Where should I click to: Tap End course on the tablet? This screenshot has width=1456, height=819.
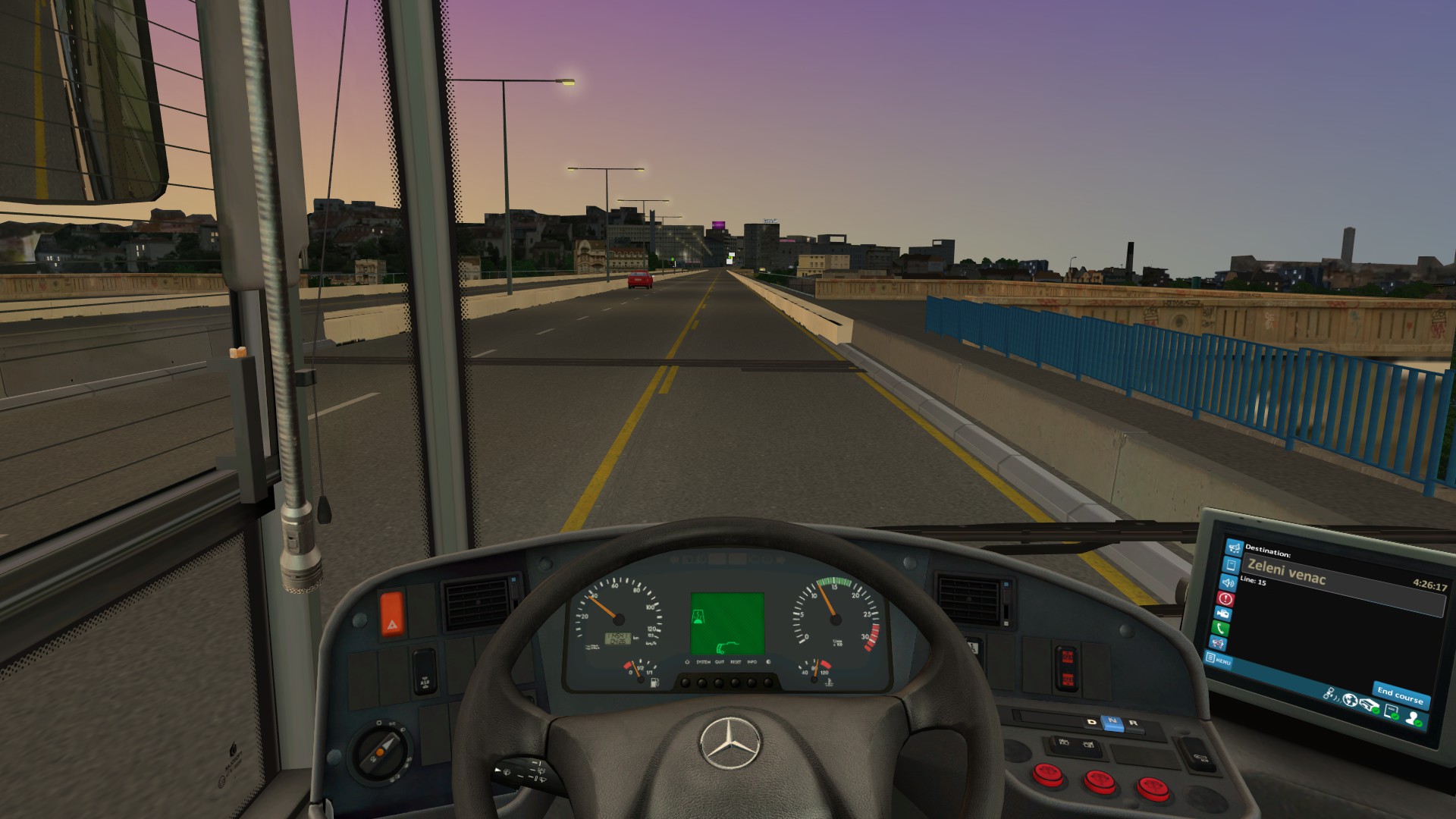click(x=1400, y=695)
